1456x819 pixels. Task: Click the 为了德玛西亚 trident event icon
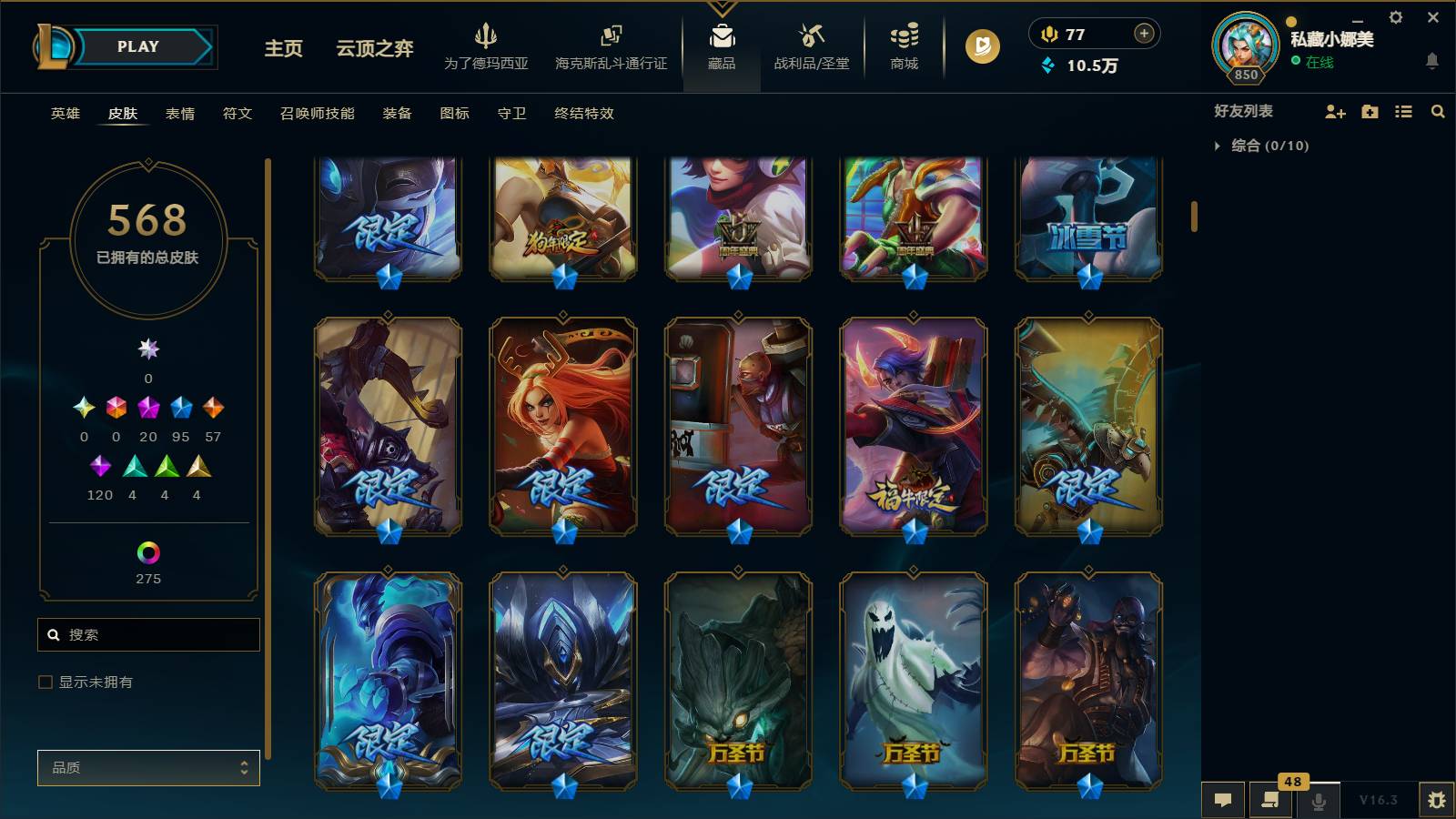pyautogui.click(x=486, y=45)
